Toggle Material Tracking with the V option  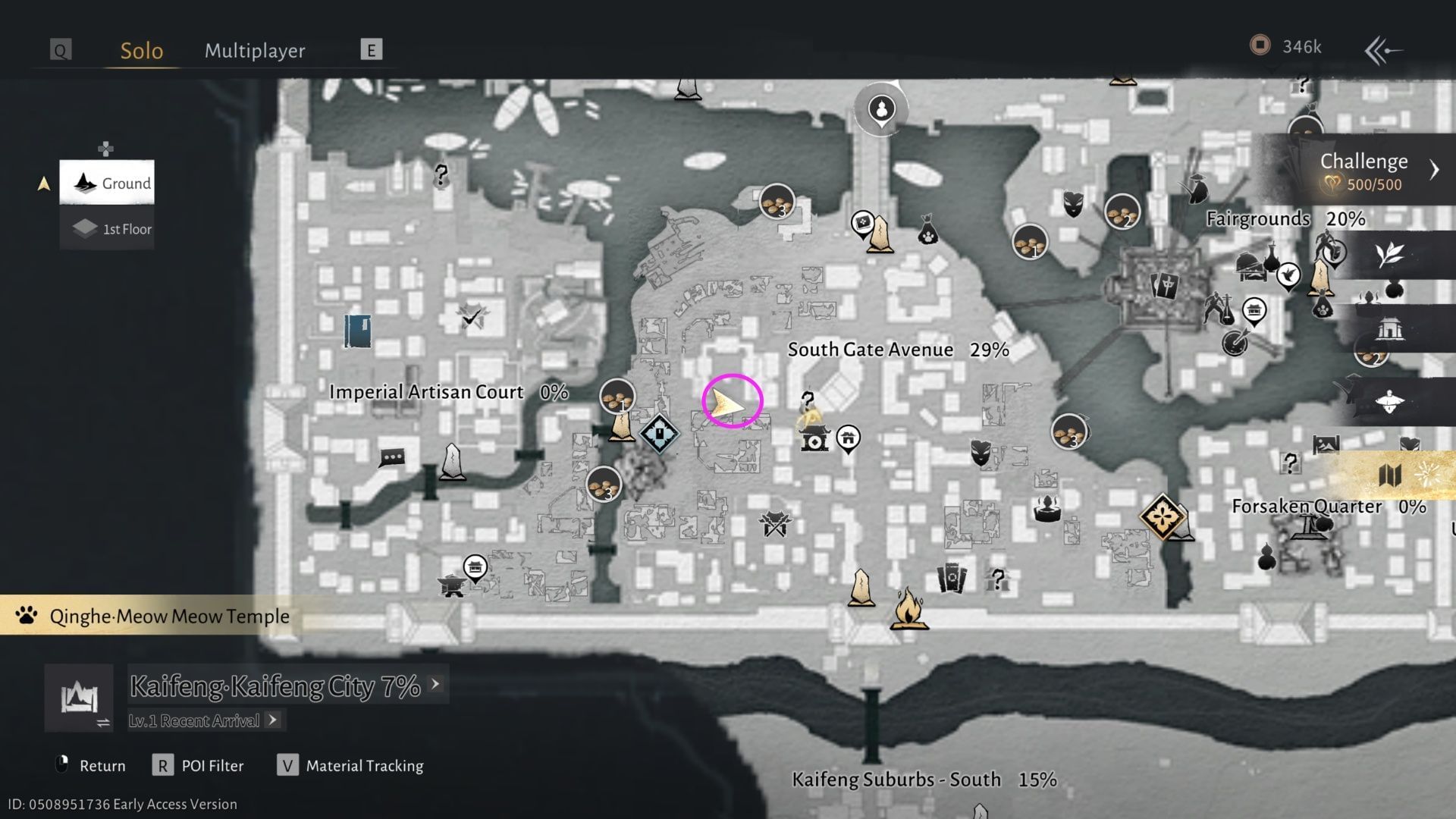pyautogui.click(x=287, y=765)
